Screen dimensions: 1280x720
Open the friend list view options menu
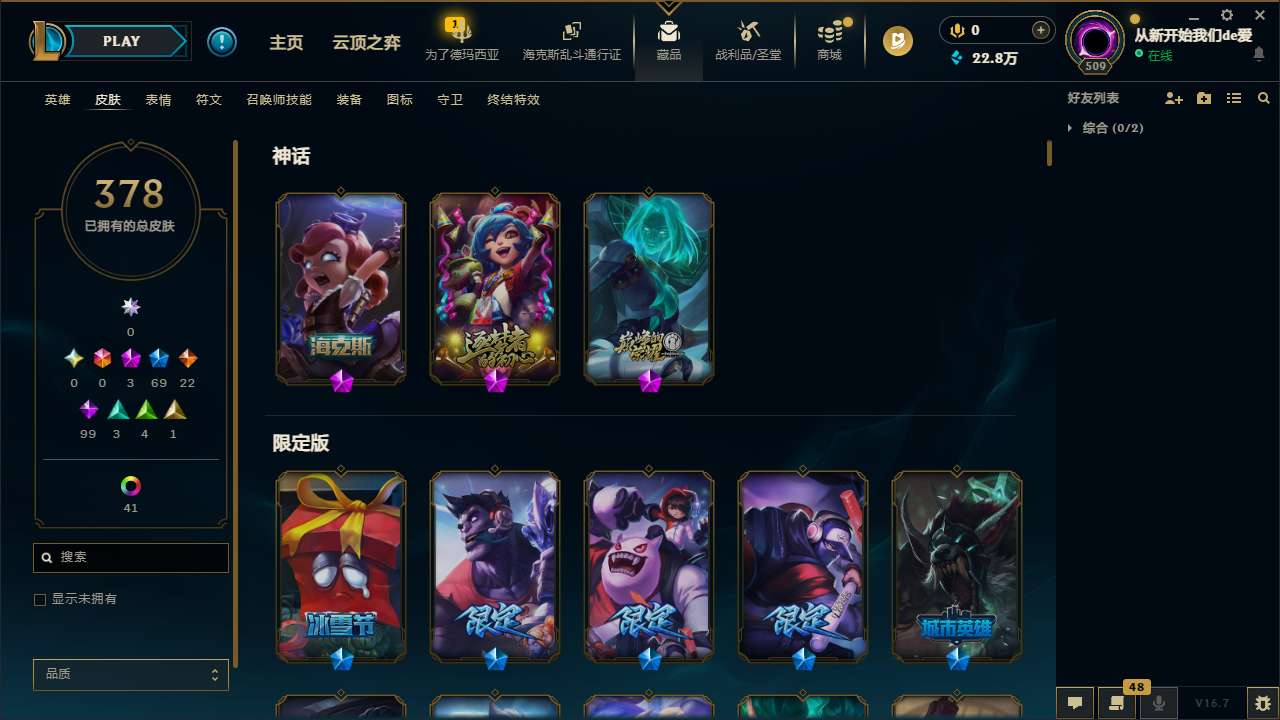(1234, 97)
